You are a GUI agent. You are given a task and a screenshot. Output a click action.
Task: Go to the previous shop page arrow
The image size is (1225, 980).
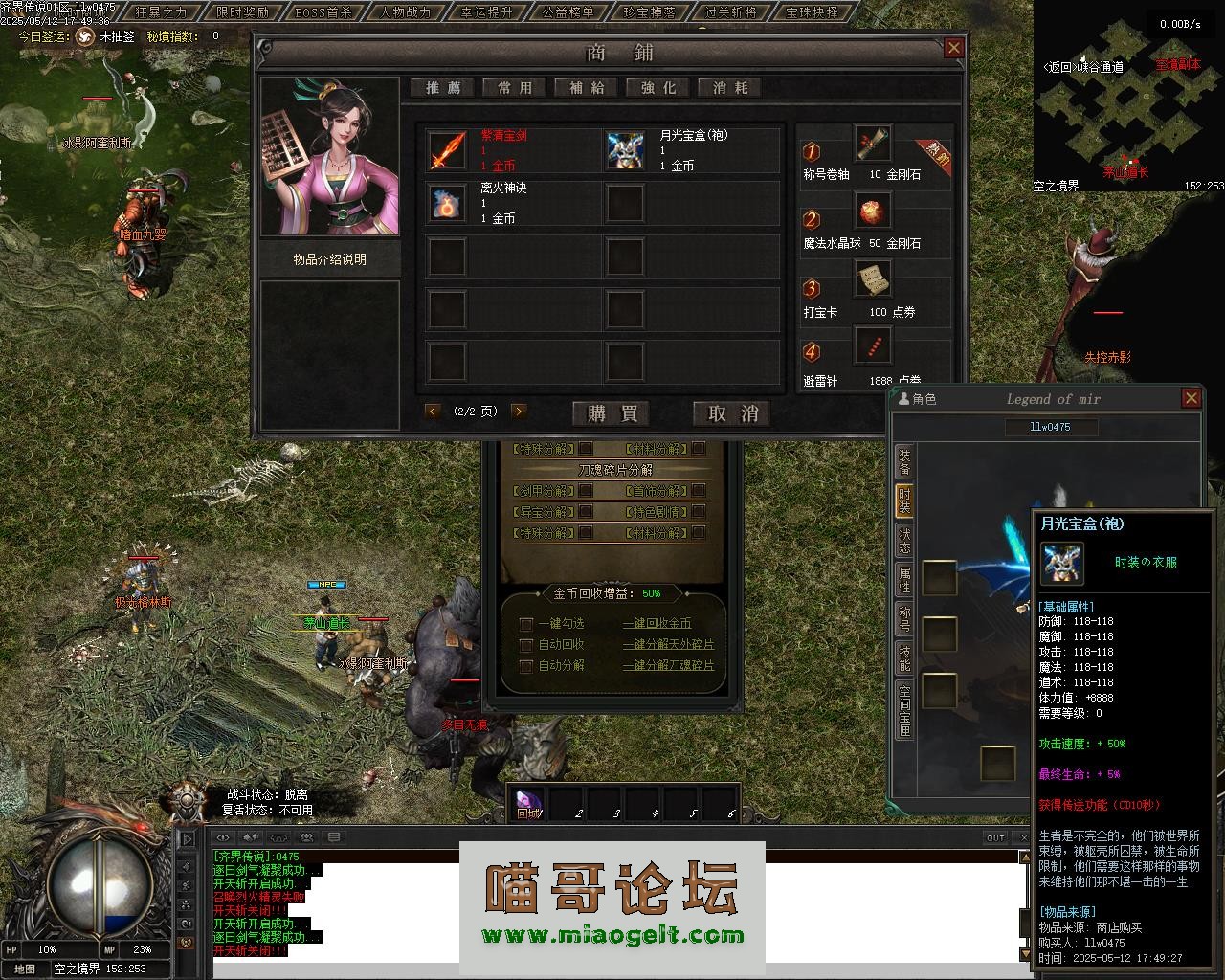click(433, 412)
